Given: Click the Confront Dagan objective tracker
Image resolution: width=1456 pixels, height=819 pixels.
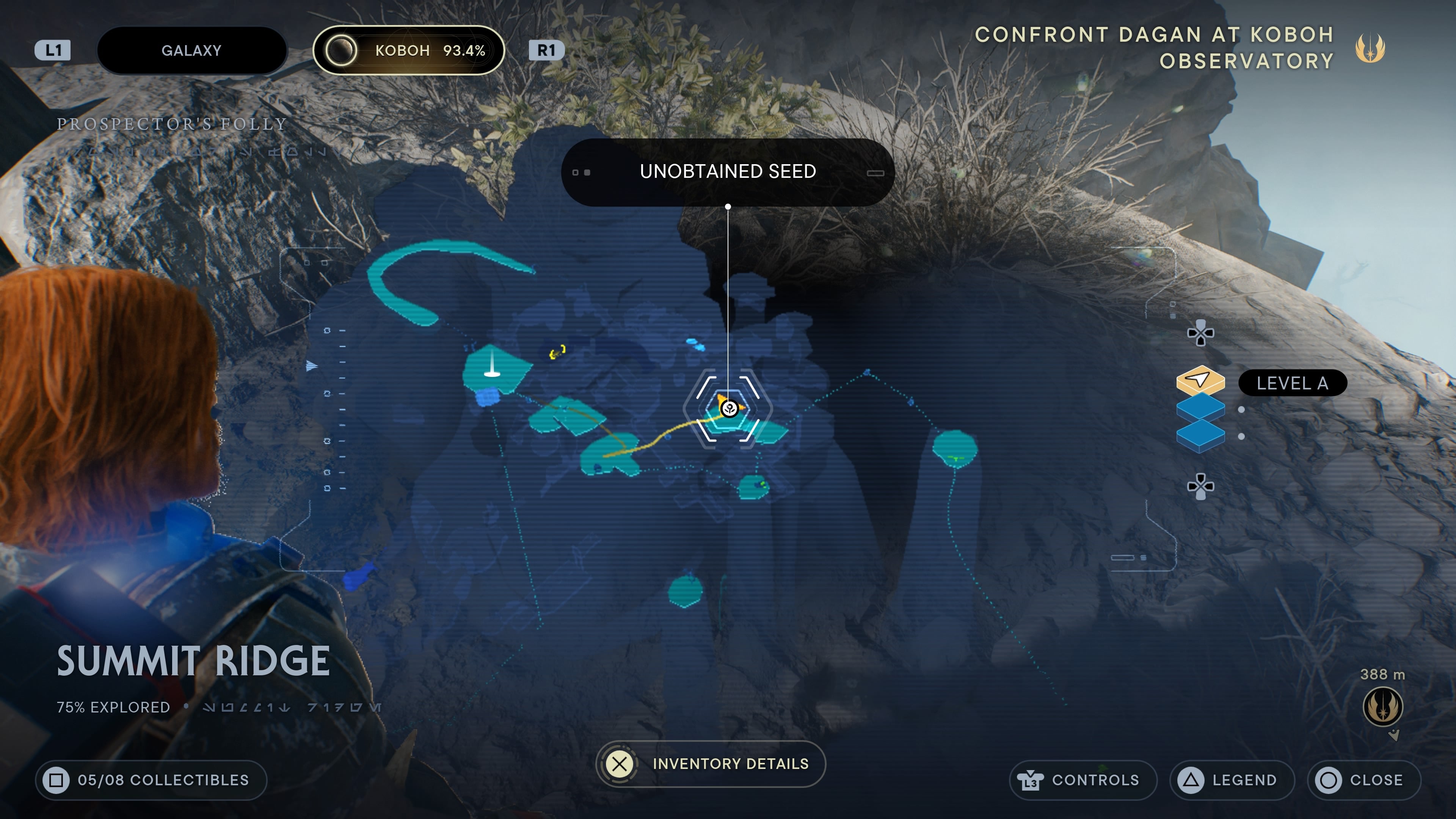Looking at the screenshot, I should click(x=1154, y=47).
